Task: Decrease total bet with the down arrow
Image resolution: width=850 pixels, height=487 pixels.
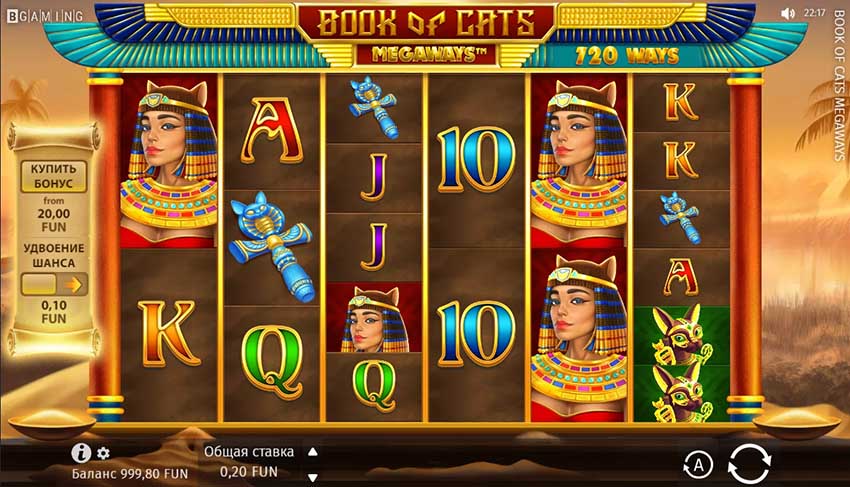Action: pos(312,476)
